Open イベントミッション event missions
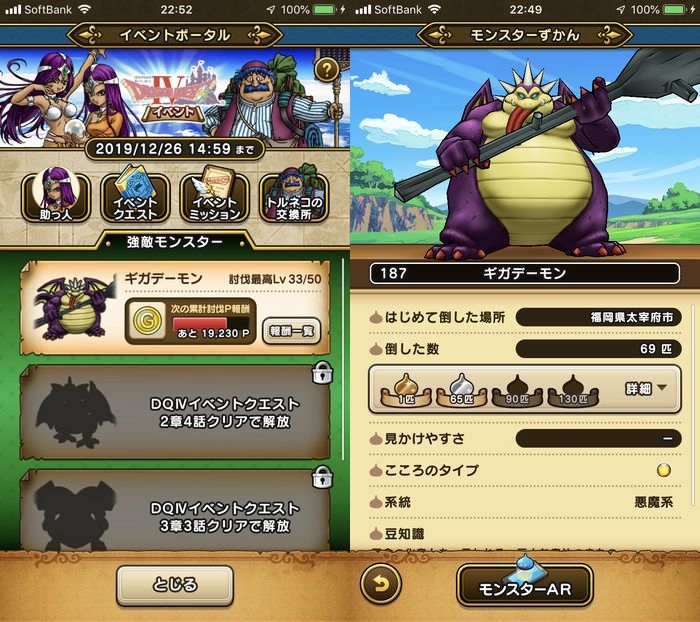This screenshot has width=700, height=622. [214, 196]
